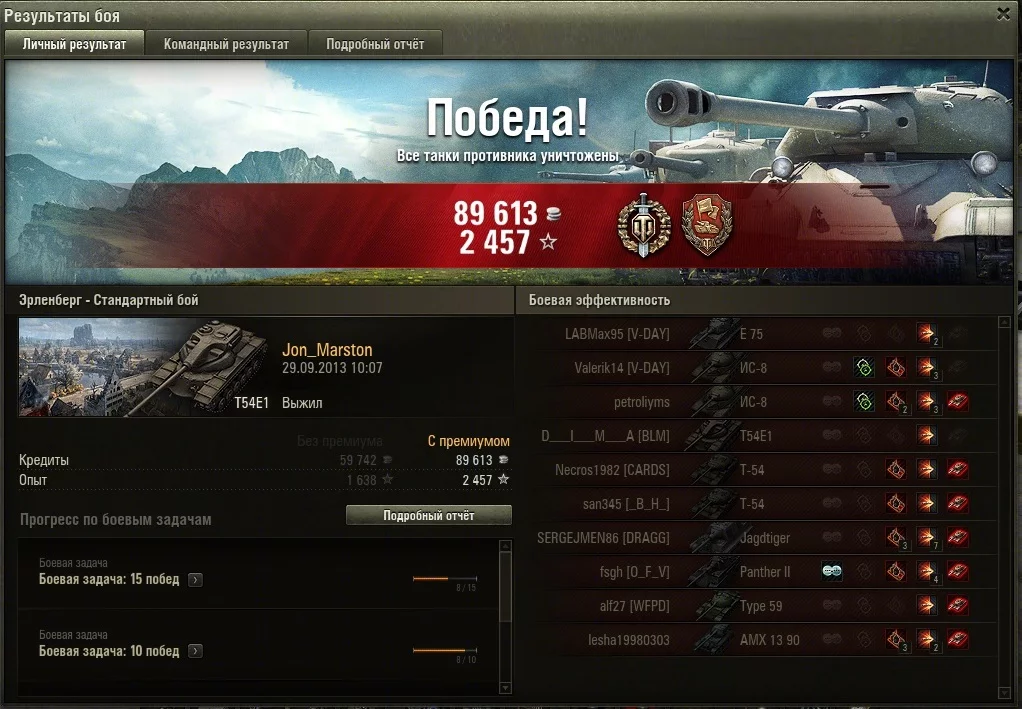The width and height of the screenshot is (1022, 709).
Task: Show the Подробный отчёт tab
Action: click(x=375, y=44)
